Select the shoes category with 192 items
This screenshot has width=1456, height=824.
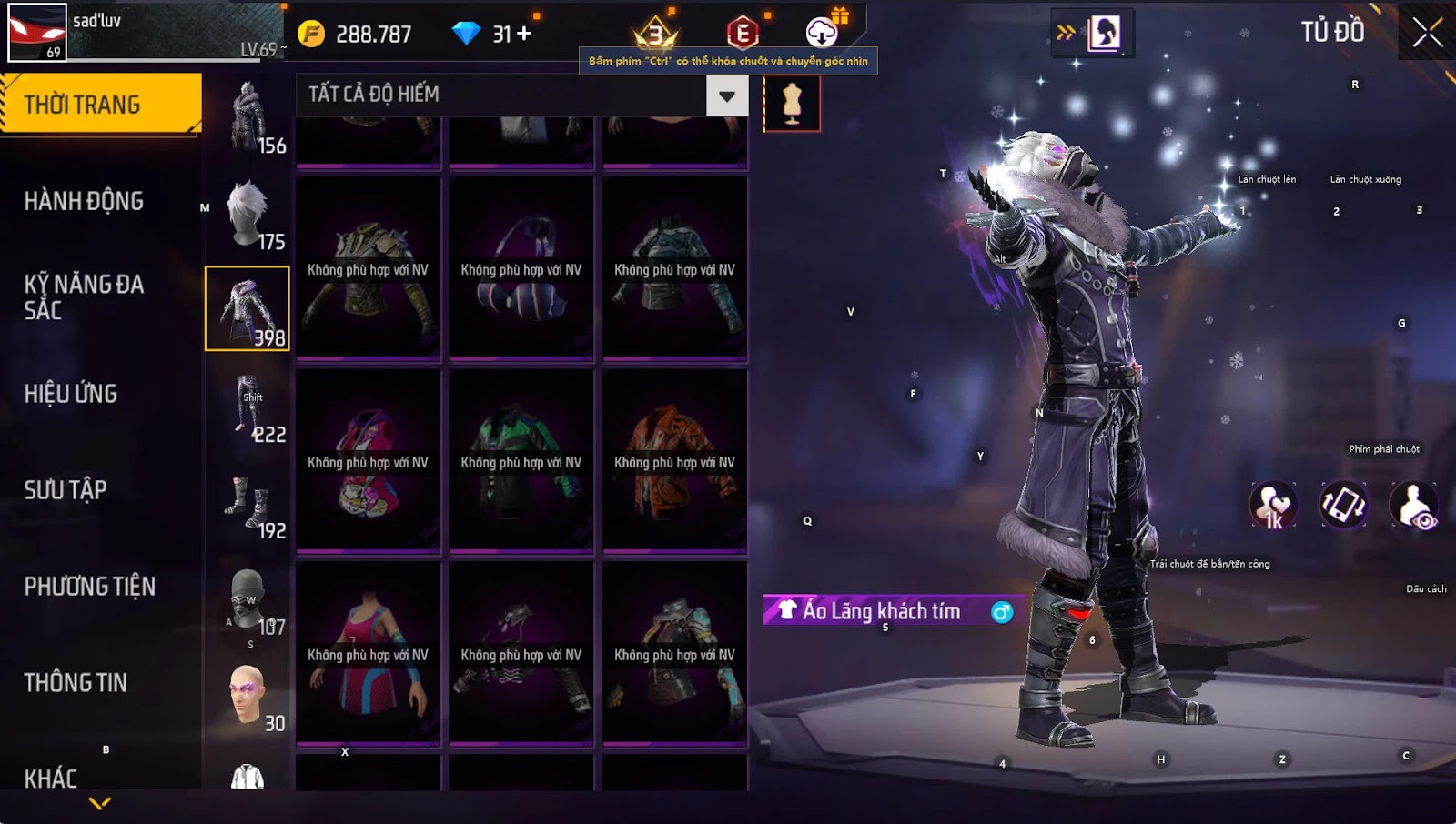click(248, 503)
